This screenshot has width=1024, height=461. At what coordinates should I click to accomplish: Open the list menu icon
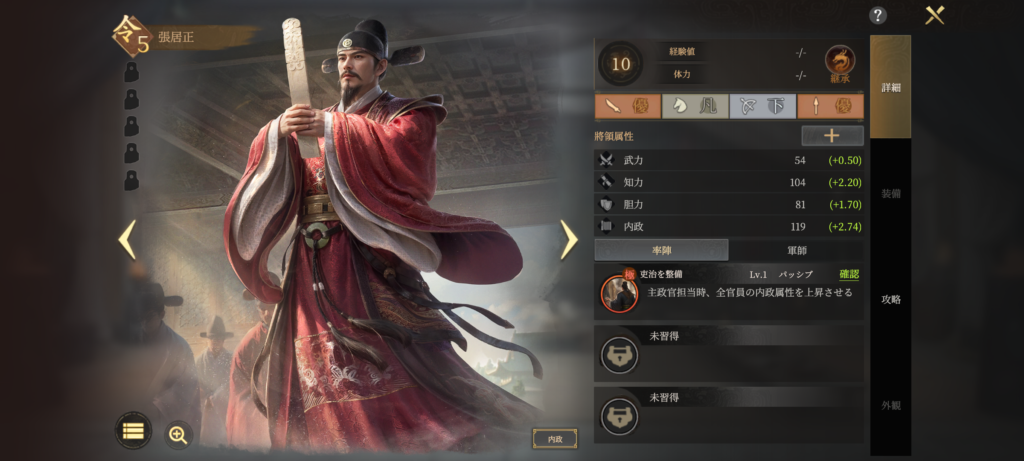(x=133, y=430)
